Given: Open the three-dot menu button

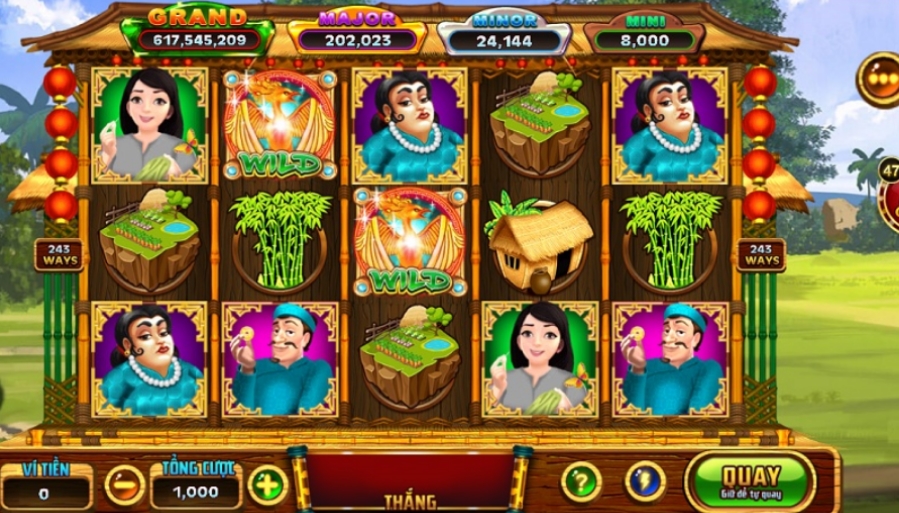Looking at the screenshot, I should click(x=882, y=80).
